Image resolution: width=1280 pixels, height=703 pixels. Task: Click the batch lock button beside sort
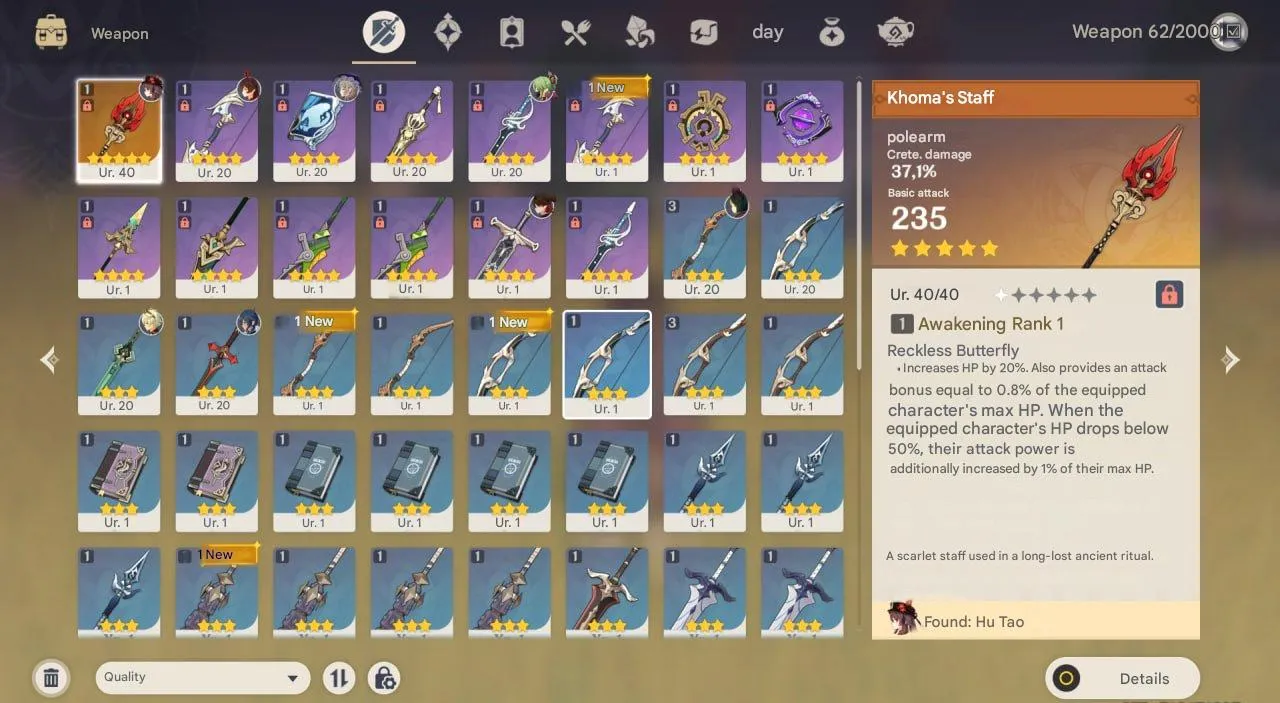tap(384, 678)
